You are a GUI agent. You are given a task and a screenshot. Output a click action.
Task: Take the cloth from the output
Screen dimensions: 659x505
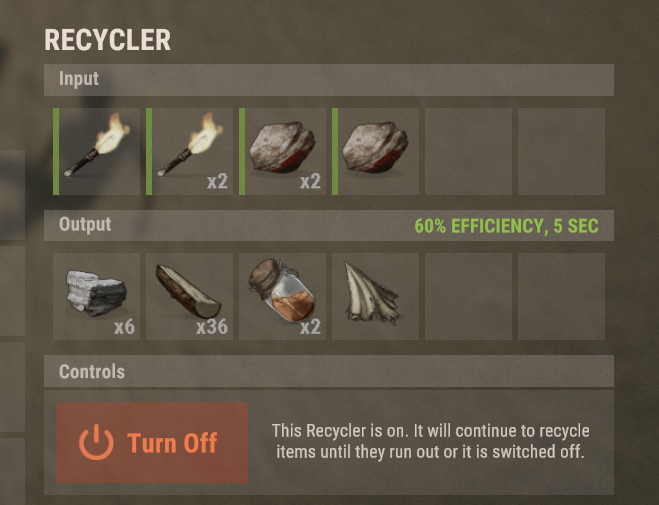point(376,296)
